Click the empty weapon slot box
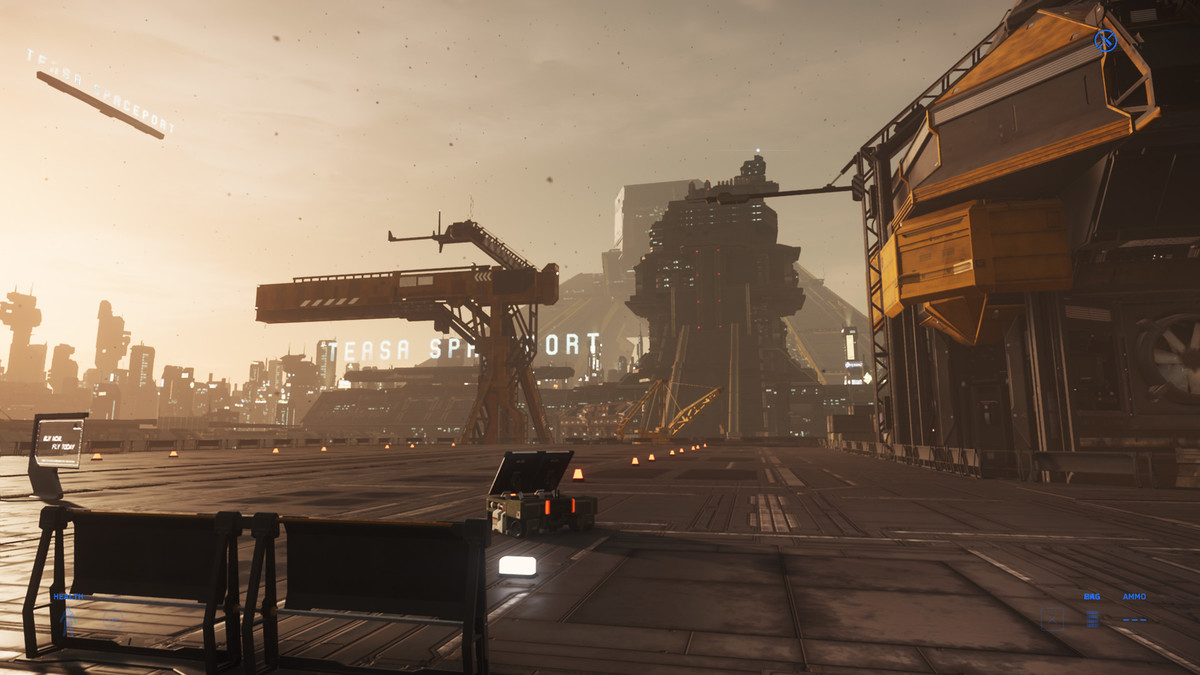 pyautogui.click(x=1052, y=619)
